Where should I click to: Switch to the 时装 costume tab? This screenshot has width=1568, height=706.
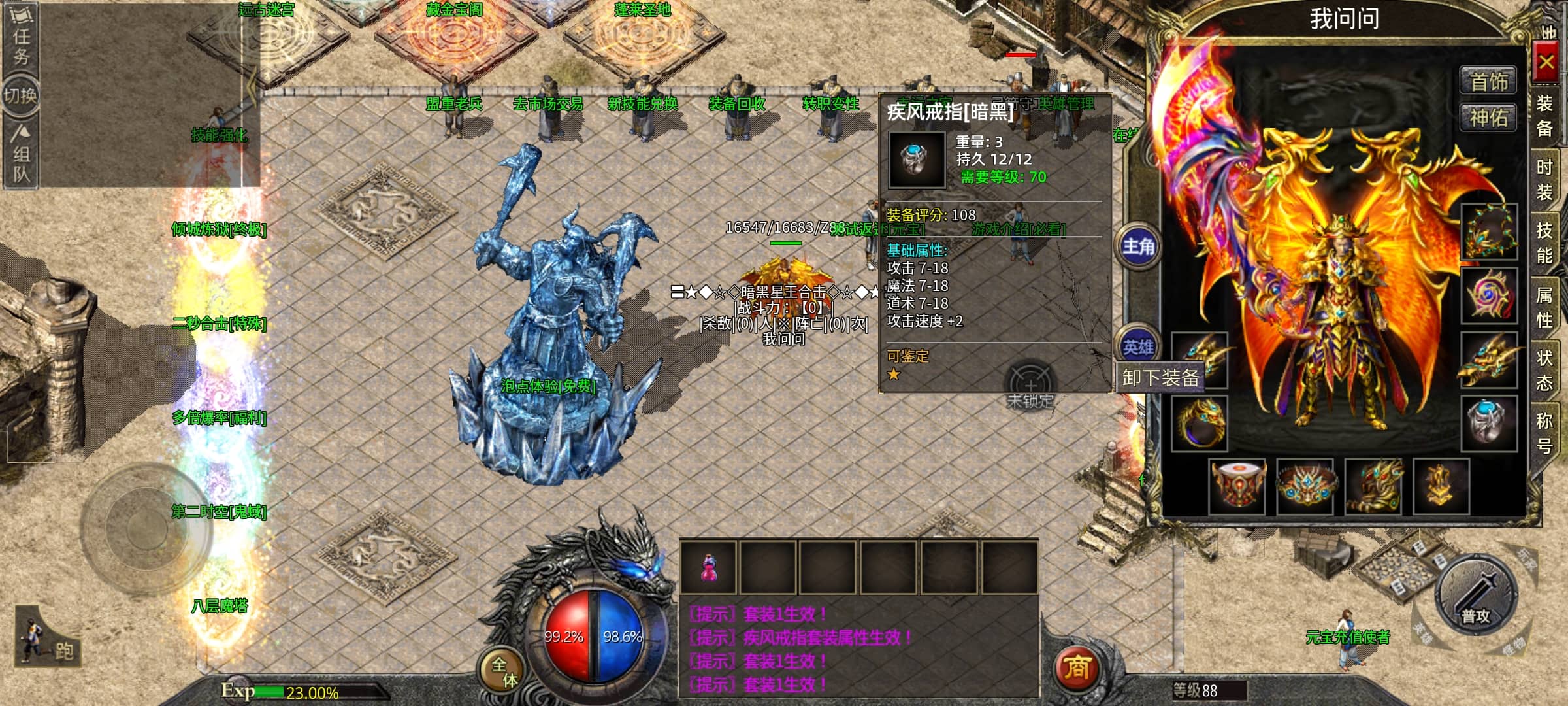[1544, 179]
